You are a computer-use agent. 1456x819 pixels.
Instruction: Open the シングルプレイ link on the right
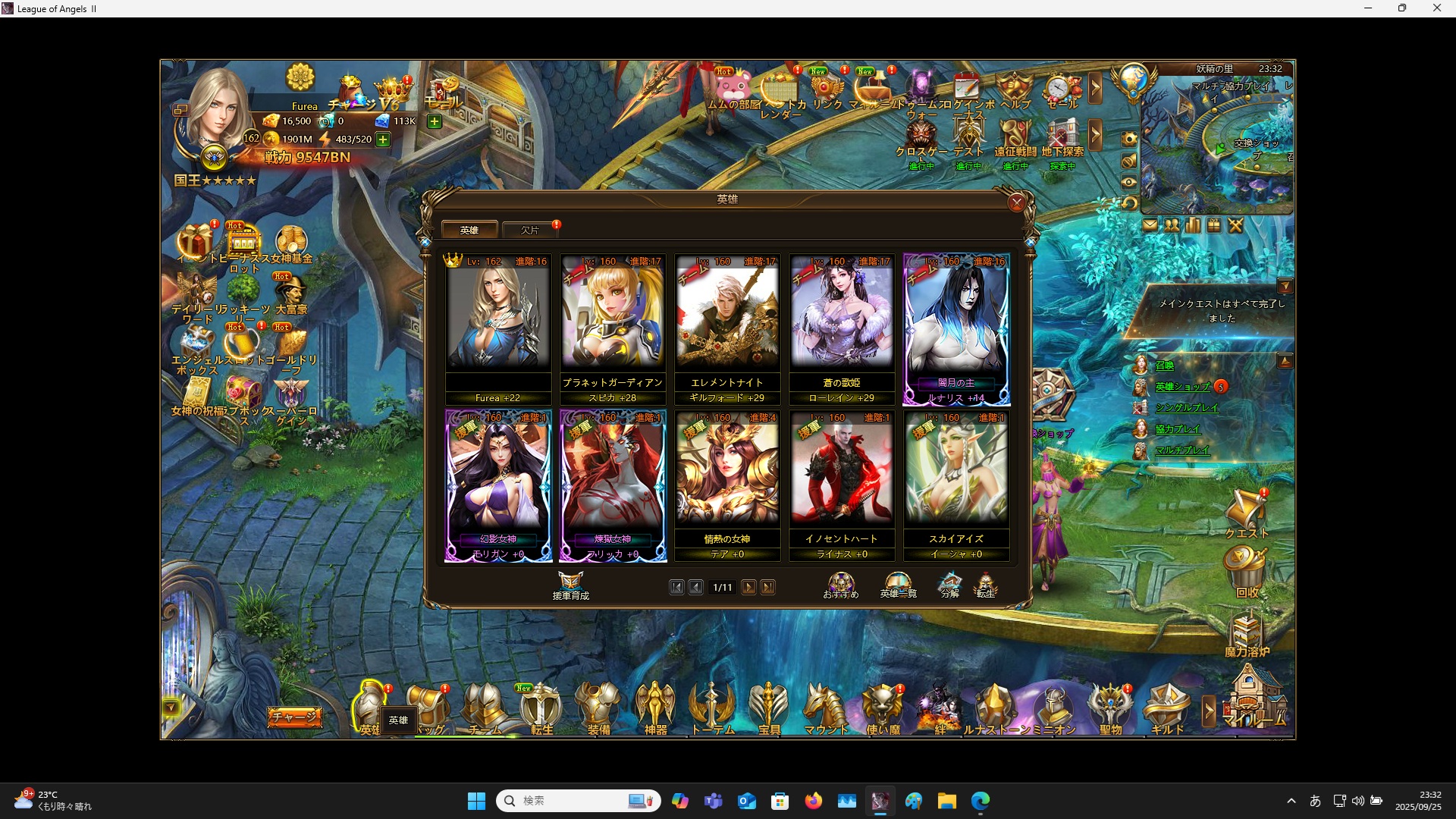(x=1186, y=407)
